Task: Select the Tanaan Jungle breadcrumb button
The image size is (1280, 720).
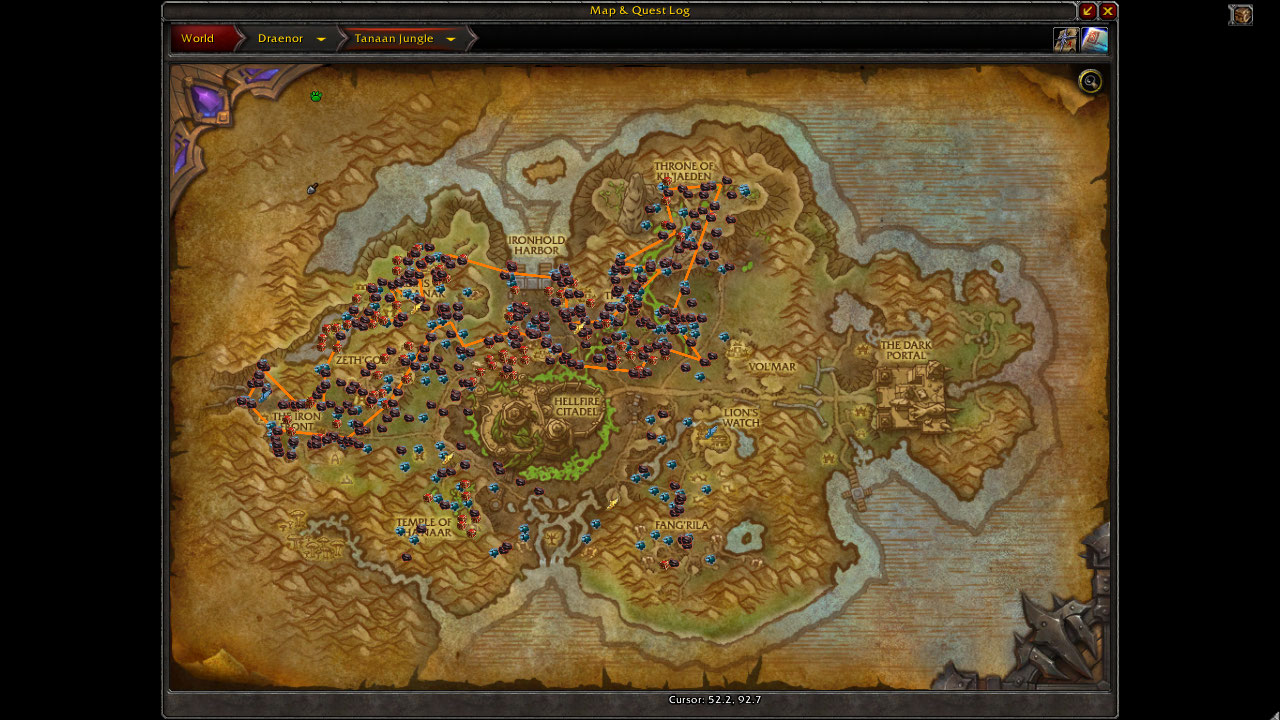Action: [x=394, y=39]
